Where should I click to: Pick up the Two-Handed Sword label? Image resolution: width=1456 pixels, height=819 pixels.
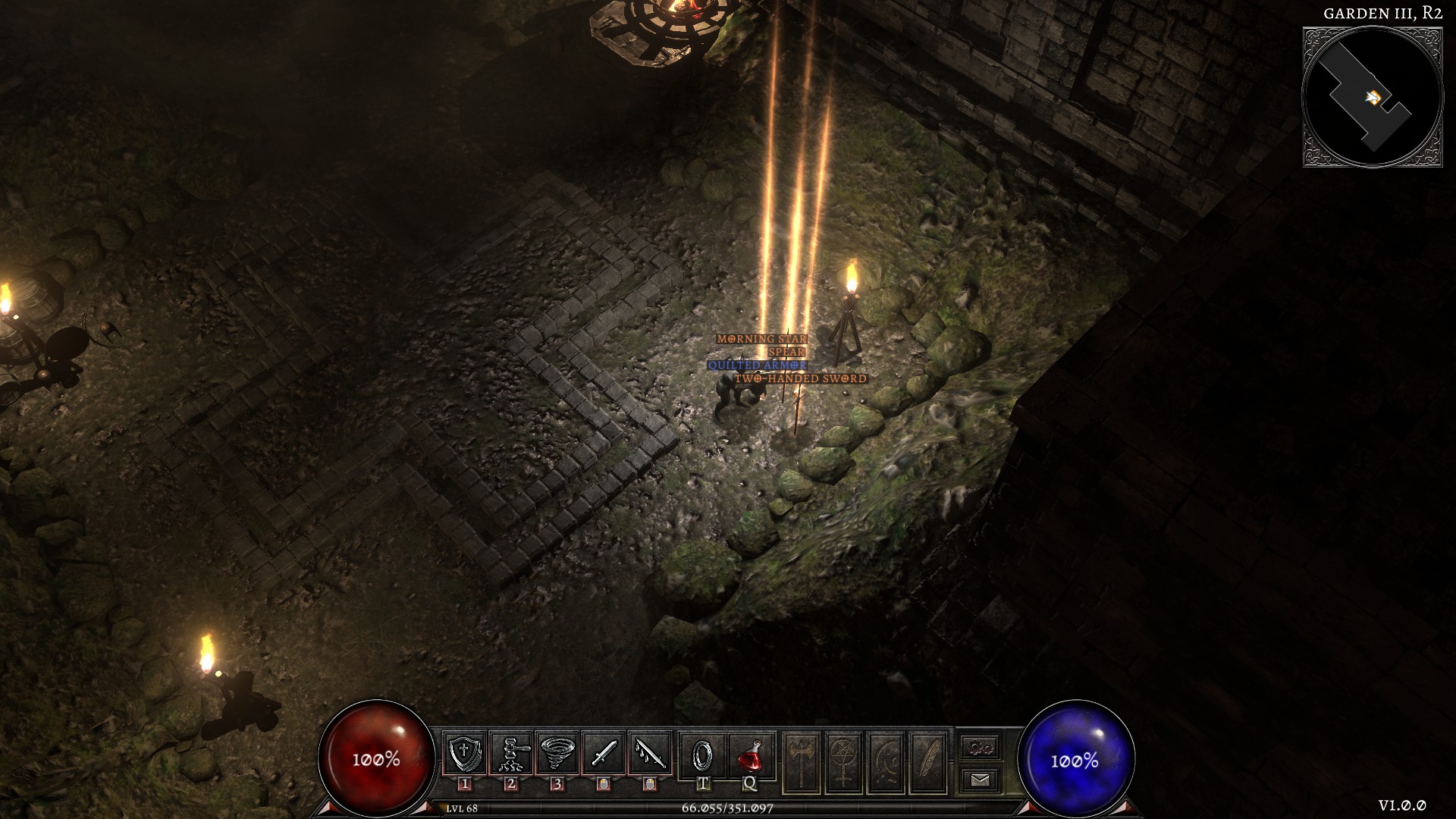(800, 378)
